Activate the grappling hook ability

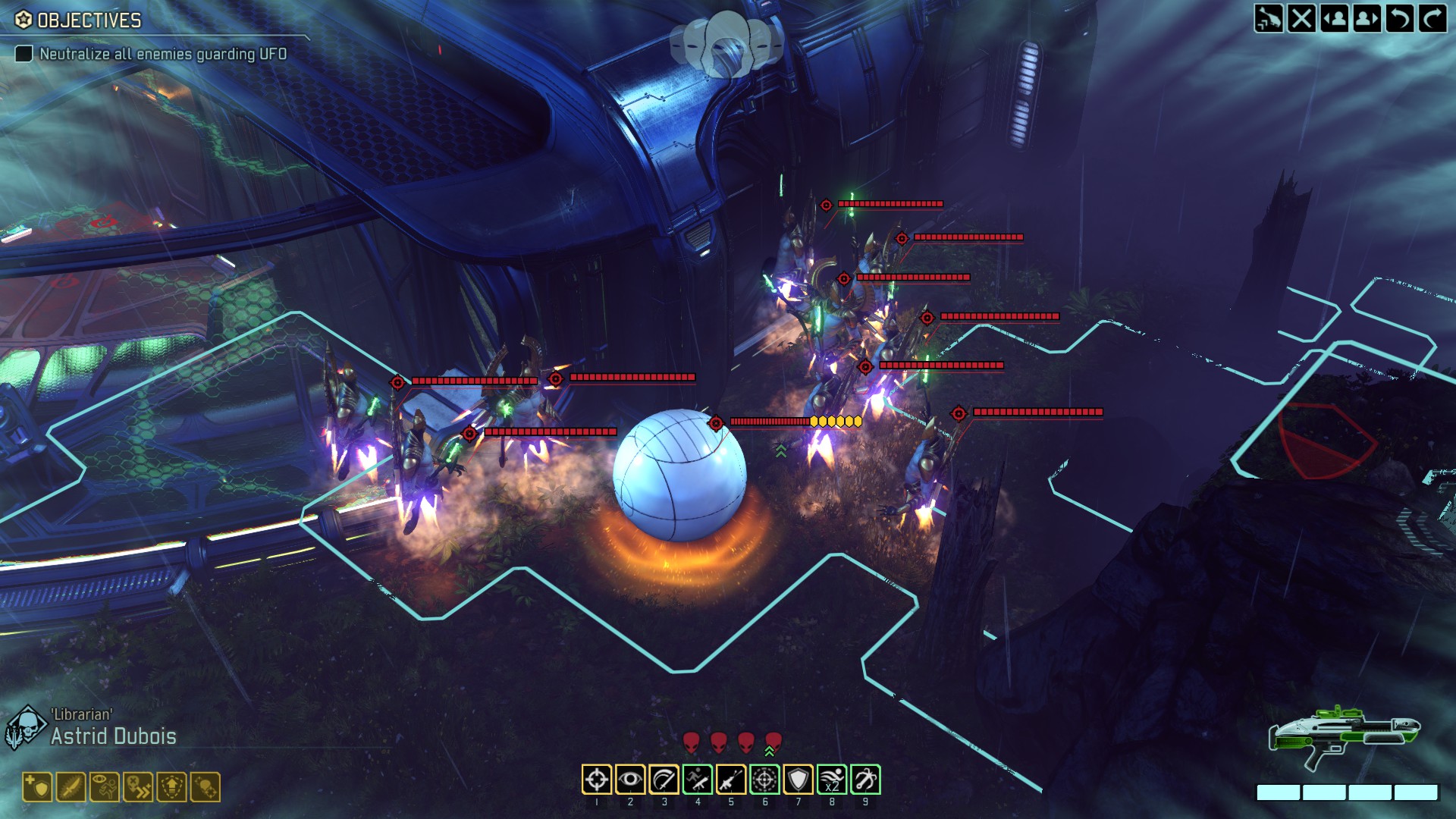coord(865,780)
